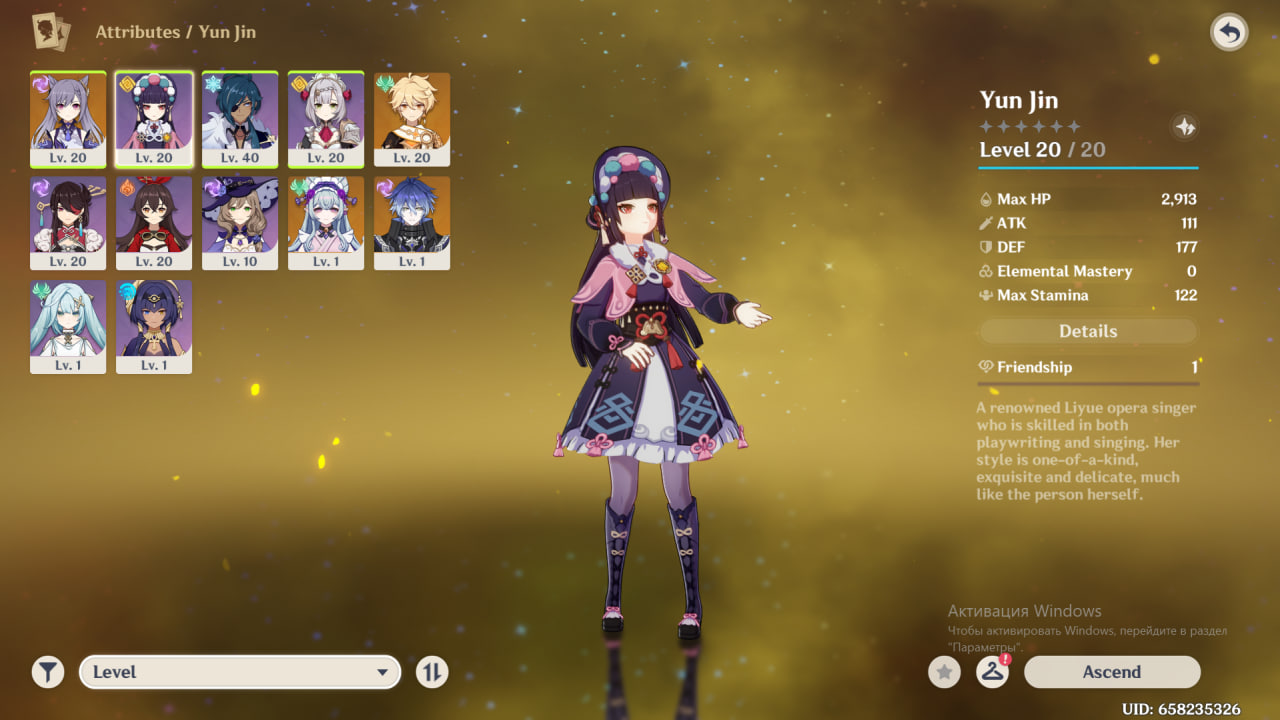Open the Level sort dropdown
The height and width of the screenshot is (720, 1280).
point(240,672)
